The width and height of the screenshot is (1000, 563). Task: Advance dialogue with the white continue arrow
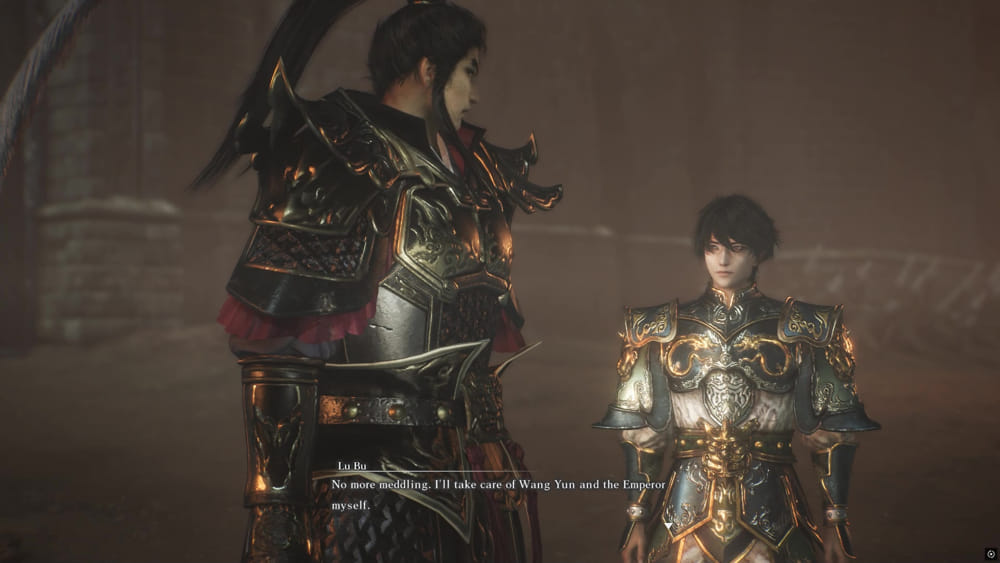tap(668, 526)
